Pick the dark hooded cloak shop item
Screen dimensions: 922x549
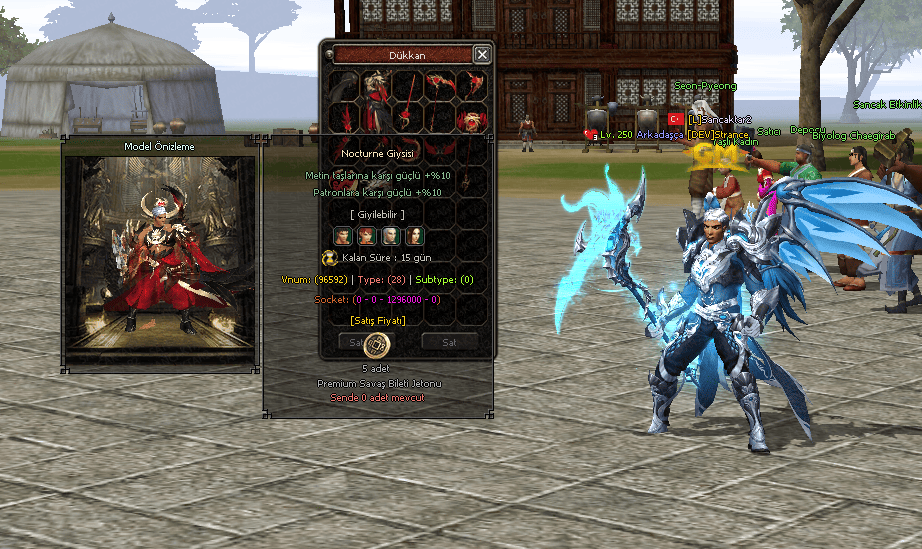point(344,86)
